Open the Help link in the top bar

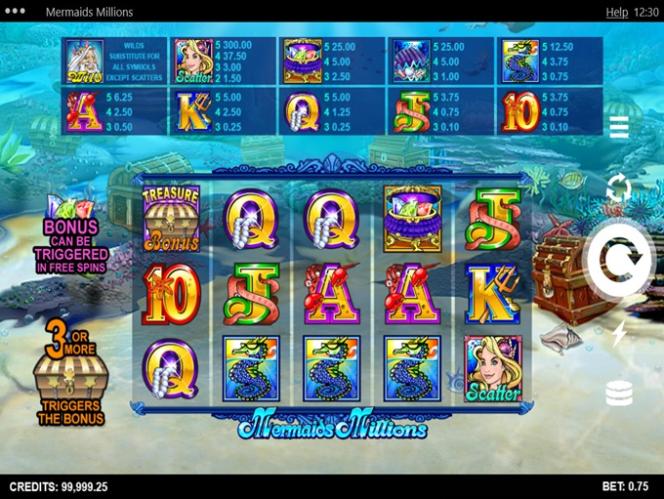(x=617, y=12)
